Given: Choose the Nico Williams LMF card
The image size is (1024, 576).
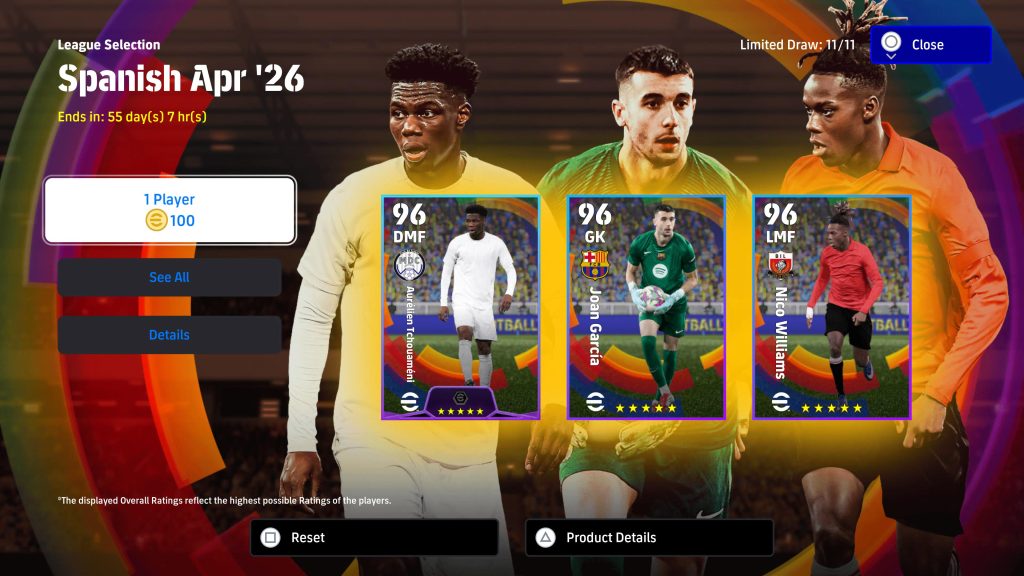Looking at the screenshot, I should point(831,307).
